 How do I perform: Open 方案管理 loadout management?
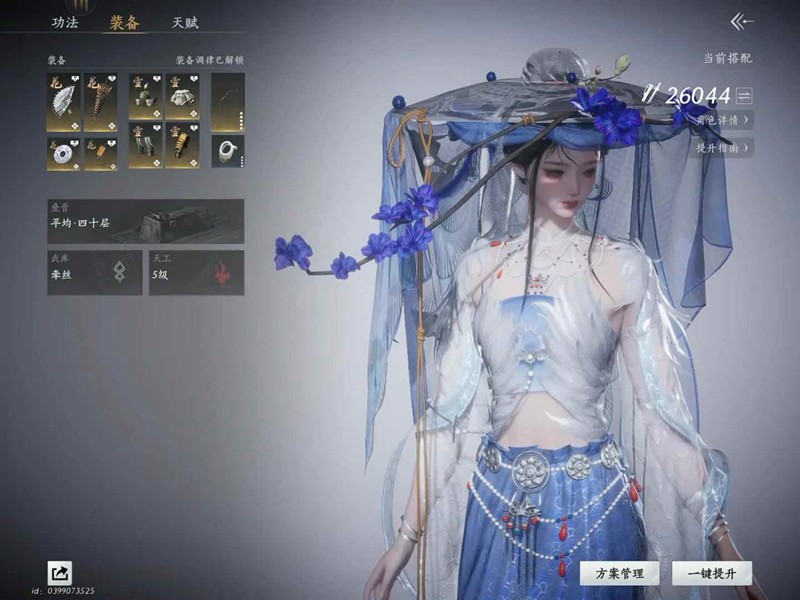619,573
